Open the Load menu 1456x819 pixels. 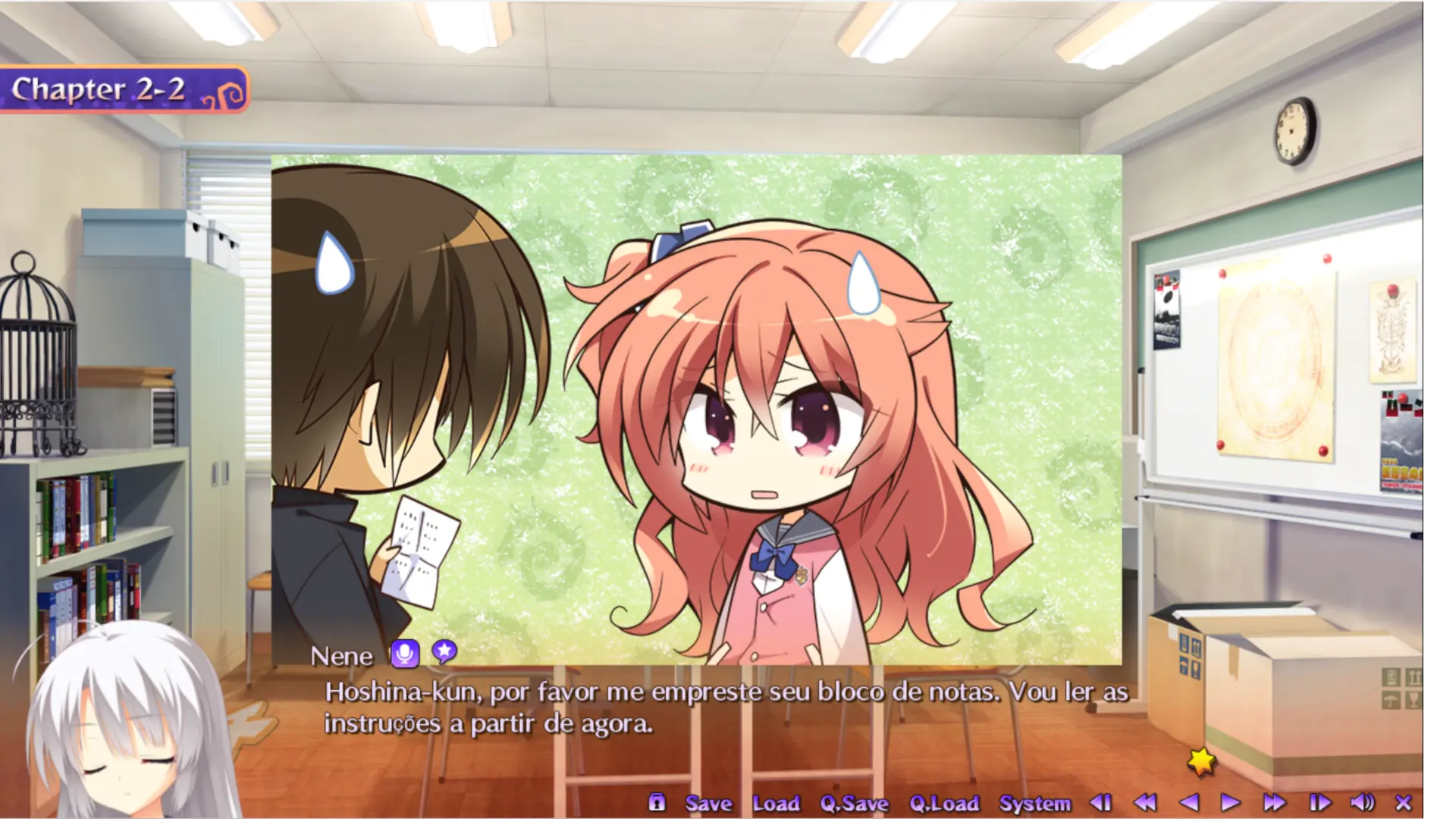click(776, 803)
